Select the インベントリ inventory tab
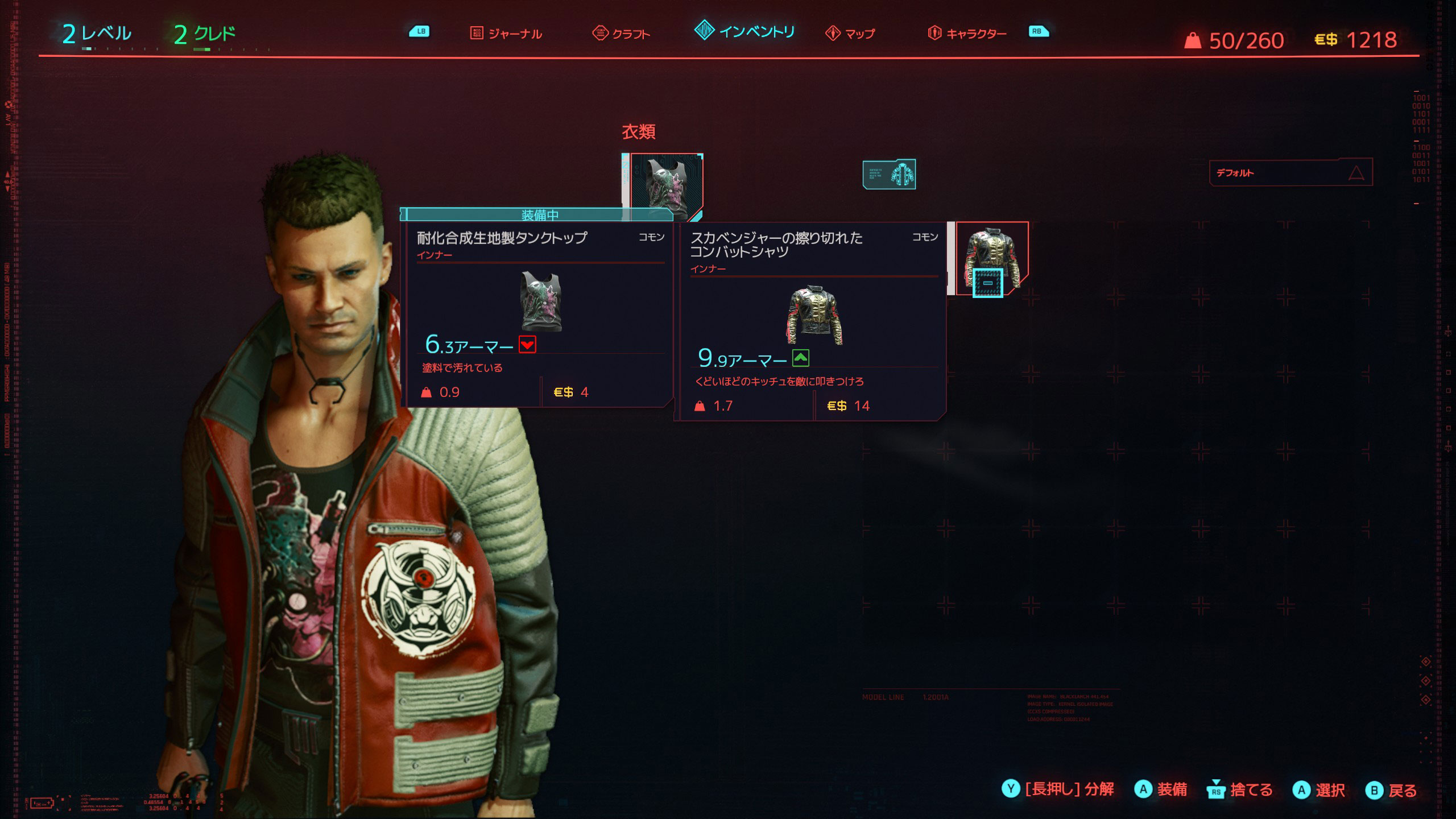 coord(745,31)
